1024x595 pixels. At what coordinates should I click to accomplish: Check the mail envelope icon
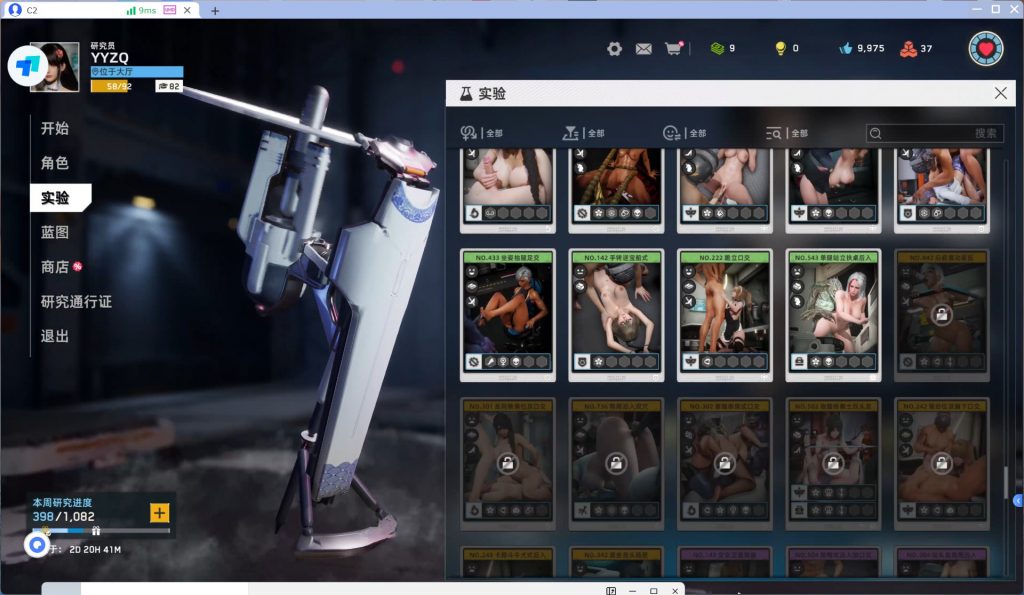(644, 48)
